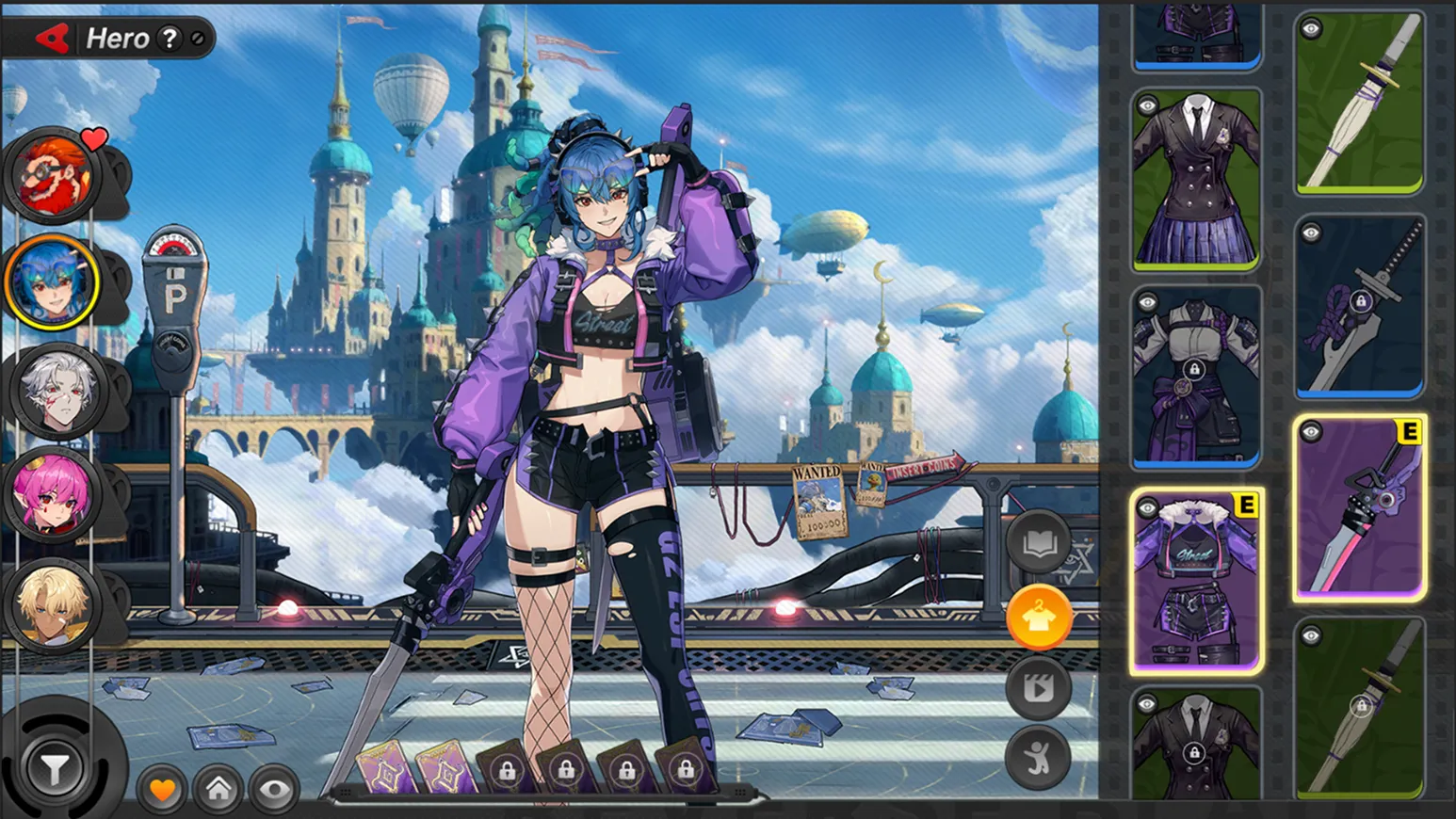
Task: Open the dancing figure pose button
Action: (1038, 758)
